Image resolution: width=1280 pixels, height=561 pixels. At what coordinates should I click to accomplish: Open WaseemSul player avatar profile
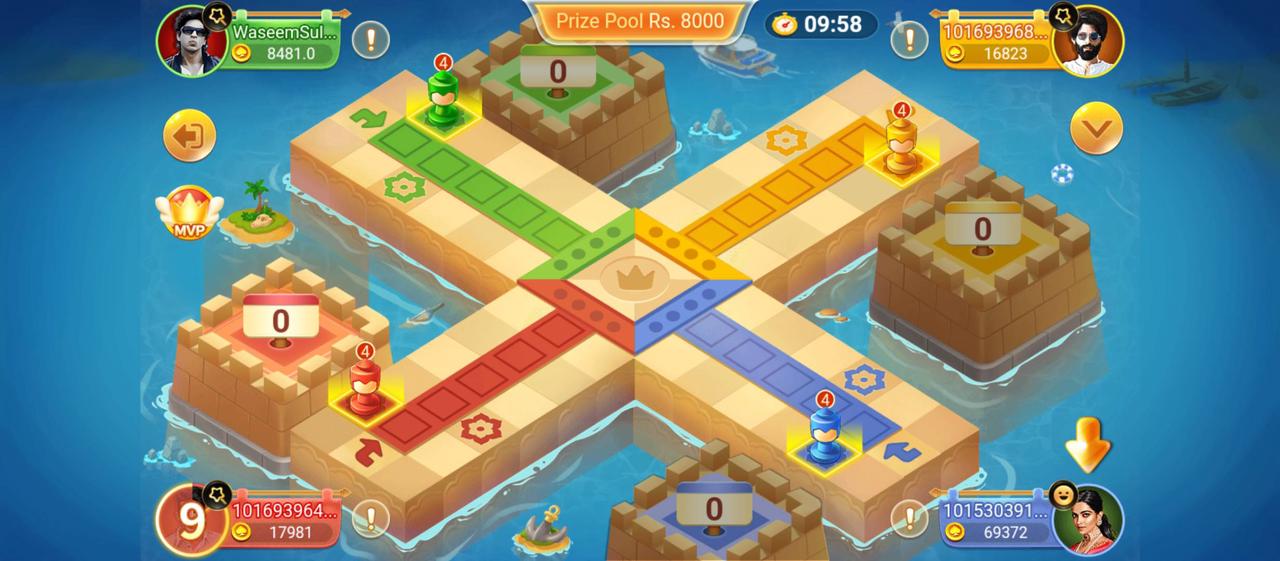(x=190, y=41)
